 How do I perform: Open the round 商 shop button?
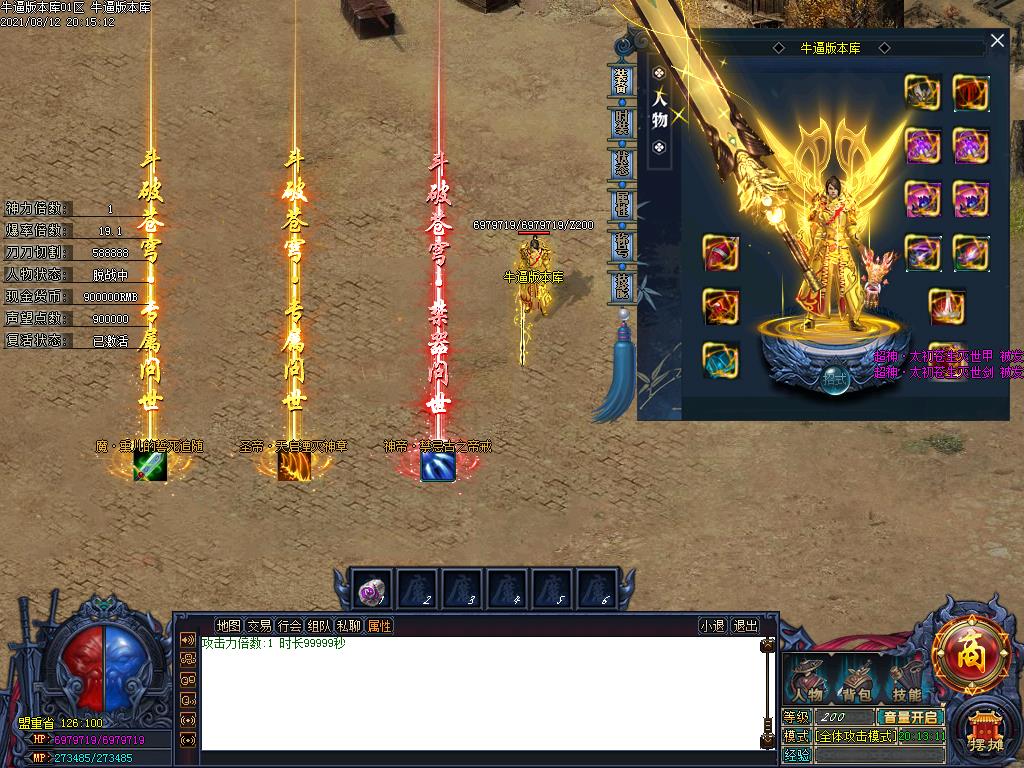[x=969, y=654]
